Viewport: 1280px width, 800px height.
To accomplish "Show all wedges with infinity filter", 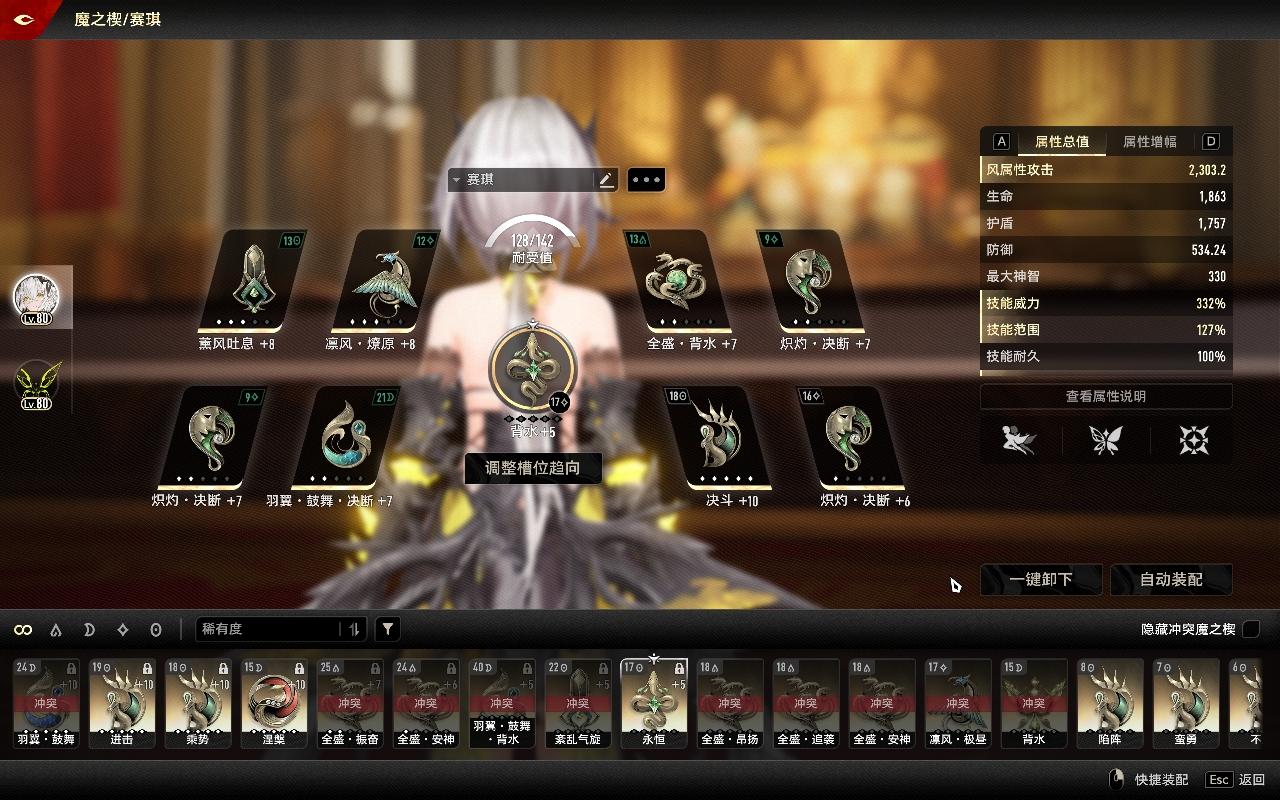I will click(22, 630).
